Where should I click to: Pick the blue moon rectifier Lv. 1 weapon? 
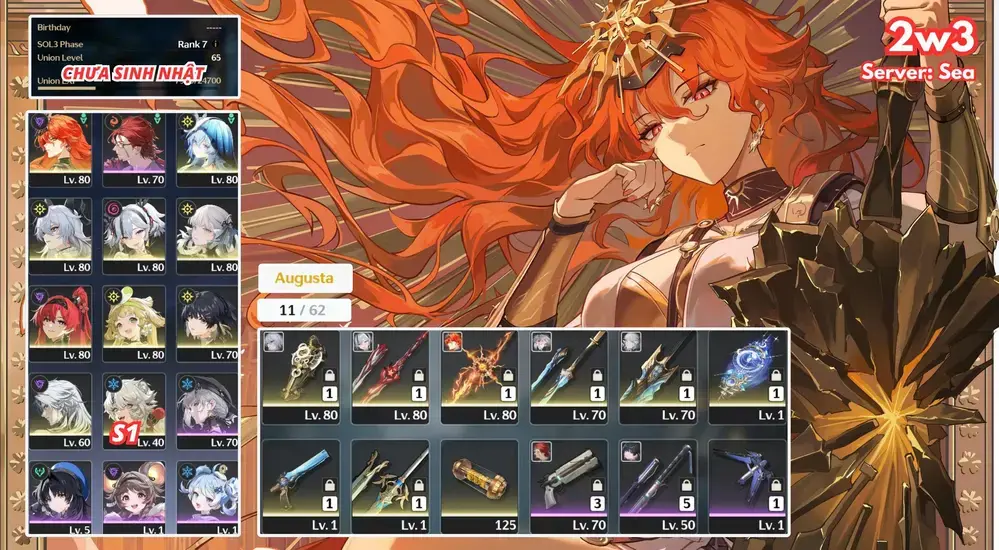tap(747, 377)
